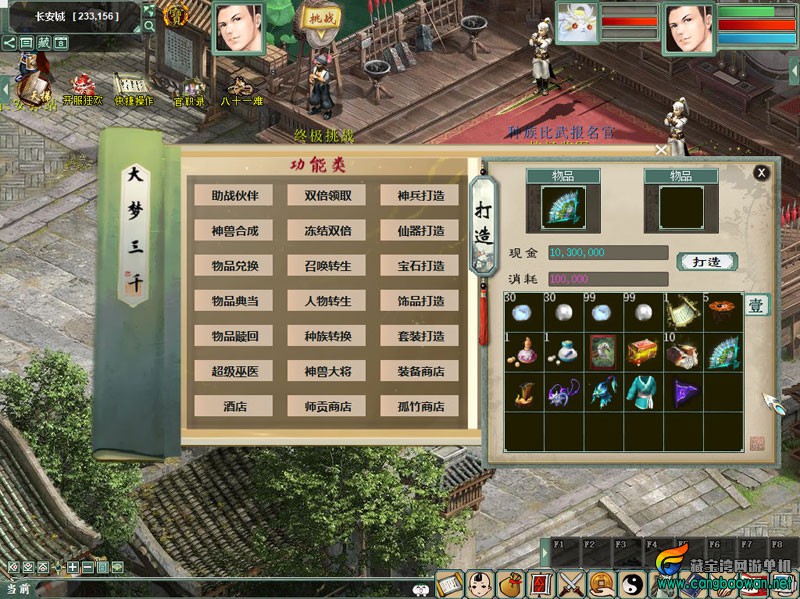The height and width of the screenshot is (599, 800).
Task: Select 仙器打造 from the function list
Action: (x=420, y=231)
